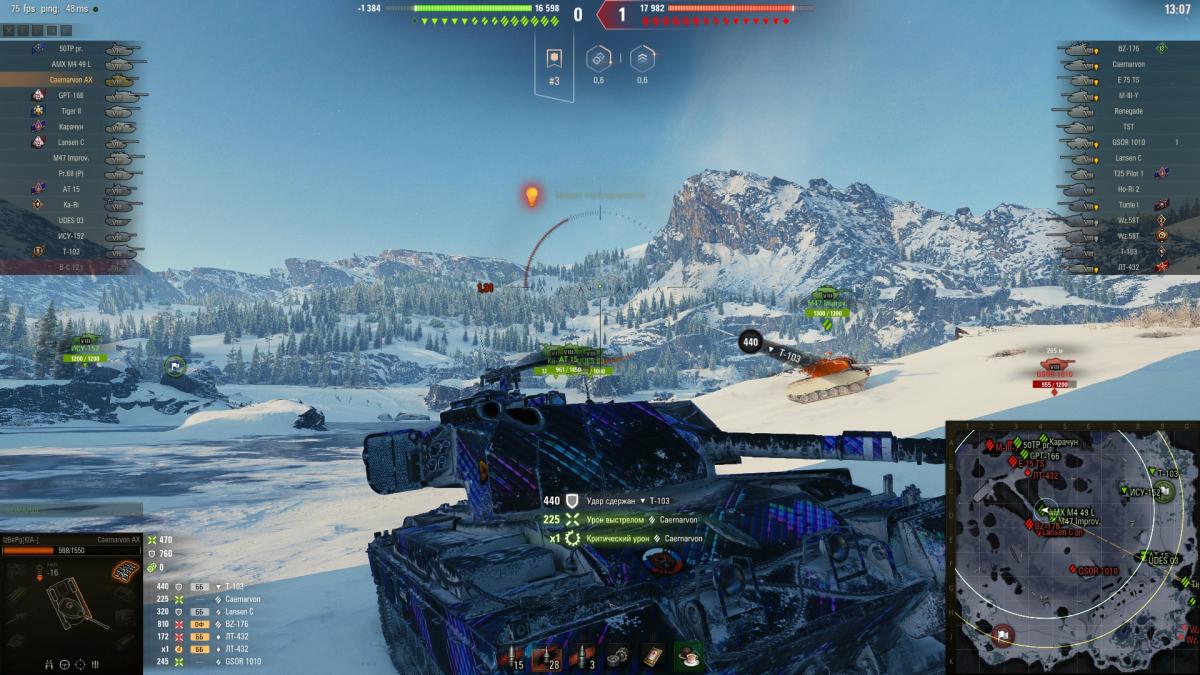
Task: Select Turtle I in the enemy team list
Action: coord(1128,205)
